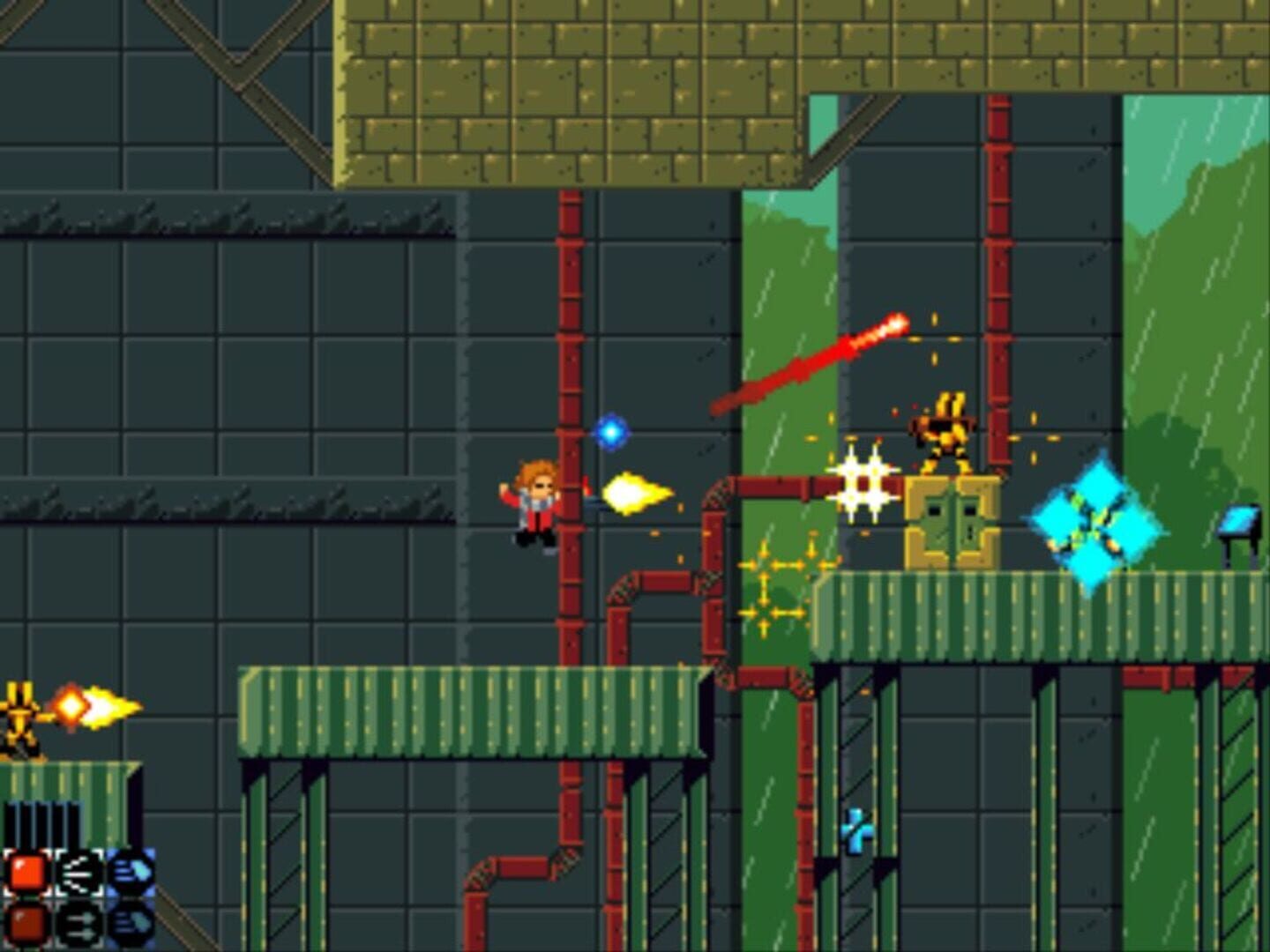Click the dimmed red swatch in the HUD reflection row
This screenshot has height=952, width=1270.
pyautogui.click(x=26, y=923)
